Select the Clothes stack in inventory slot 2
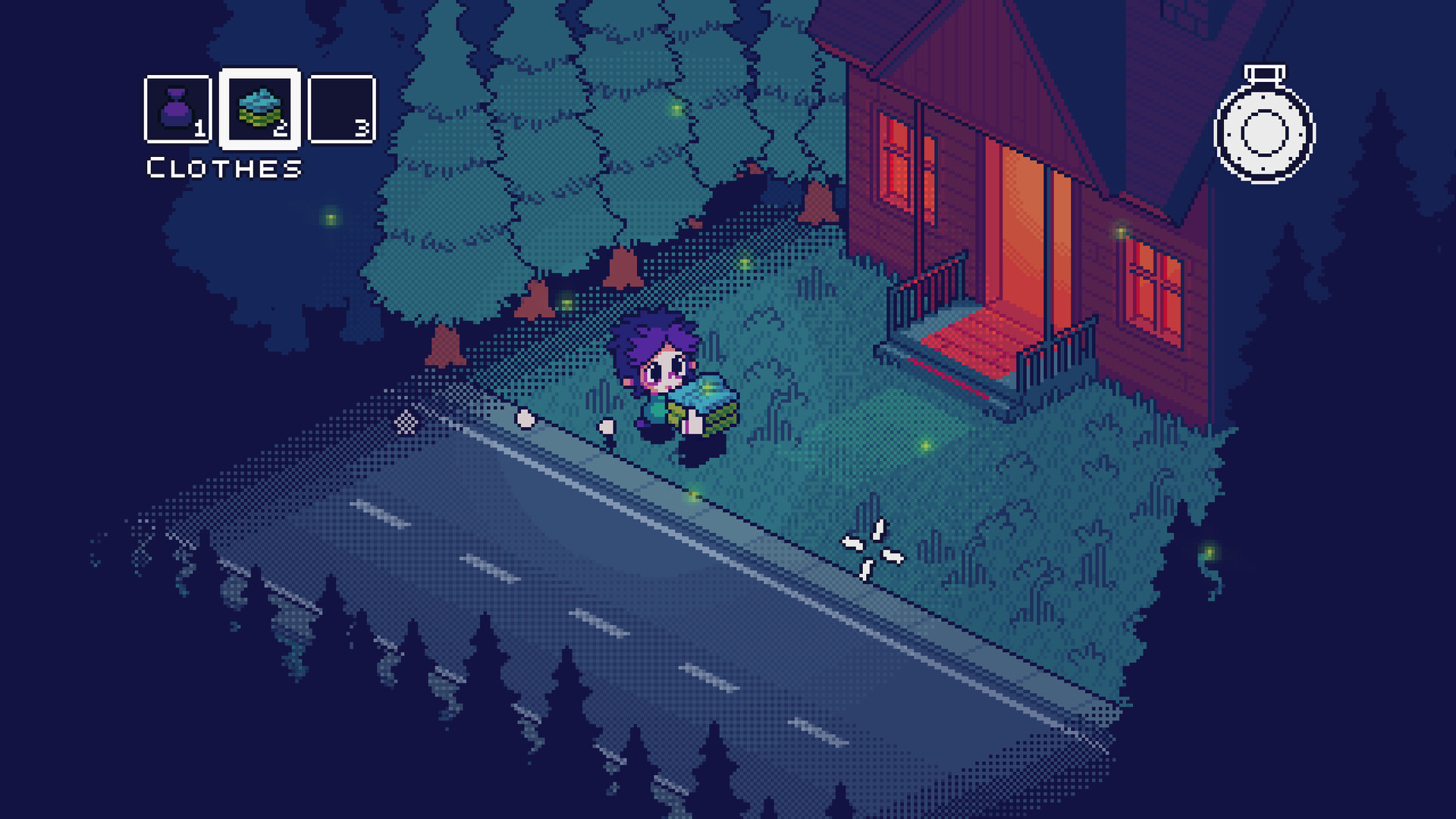Viewport: 1456px width, 819px height. coord(262,108)
